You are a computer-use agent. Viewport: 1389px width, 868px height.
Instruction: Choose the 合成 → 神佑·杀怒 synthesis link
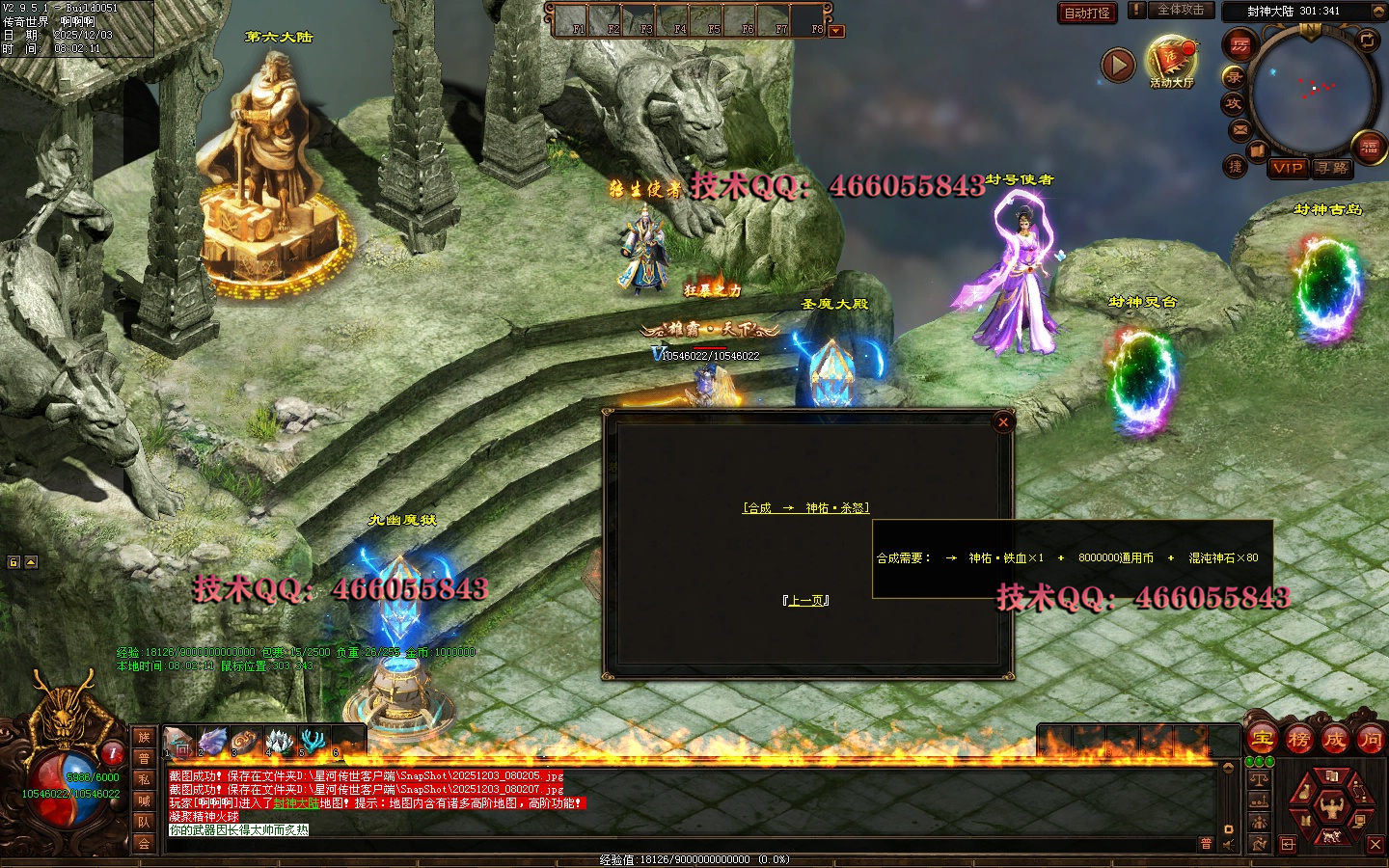[x=805, y=508]
